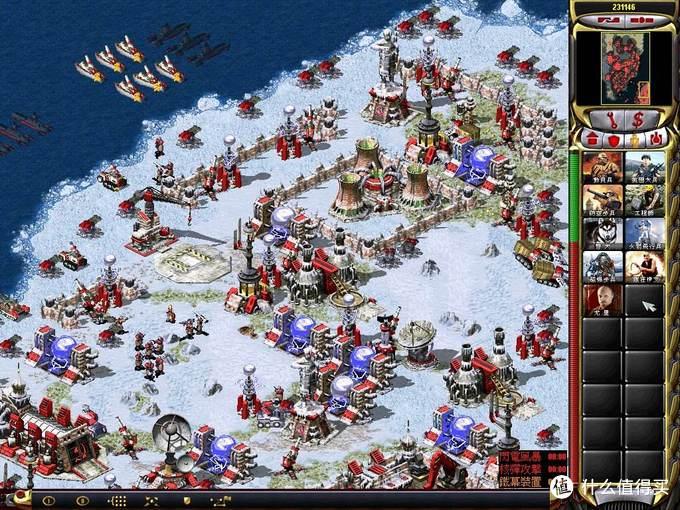Switch to the shield defenses build tab
This screenshot has height=510, width=680.
pos(613,138)
